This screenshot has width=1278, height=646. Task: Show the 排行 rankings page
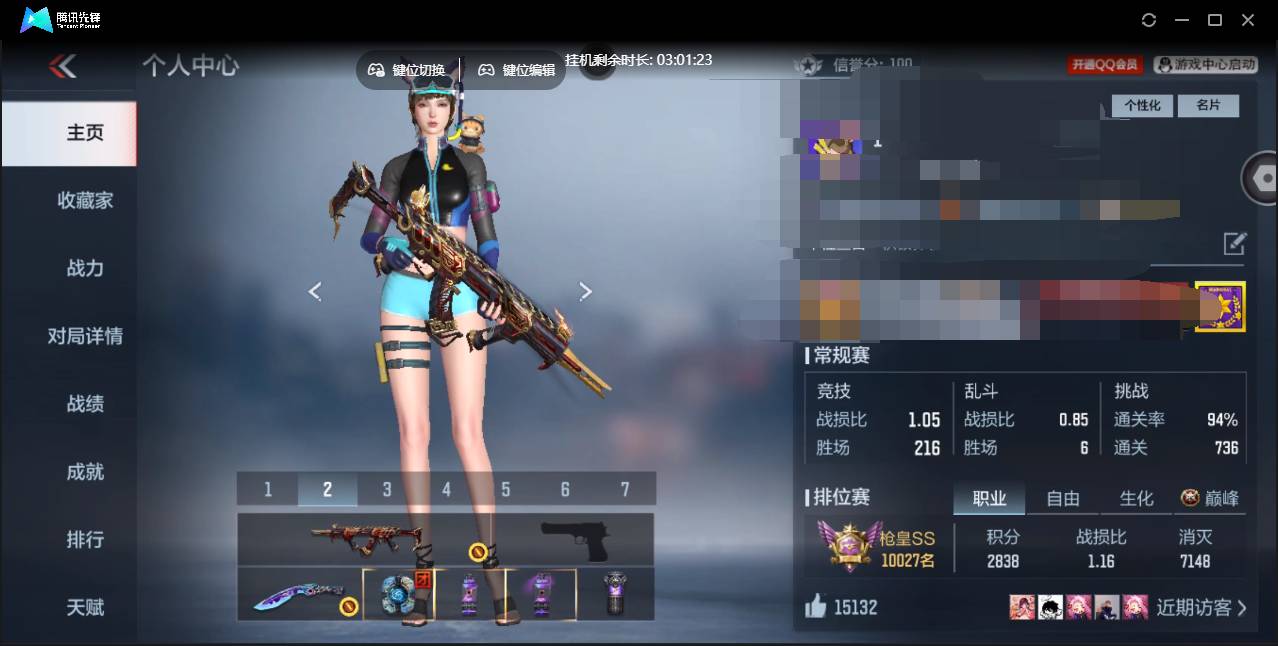click(85, 540)
